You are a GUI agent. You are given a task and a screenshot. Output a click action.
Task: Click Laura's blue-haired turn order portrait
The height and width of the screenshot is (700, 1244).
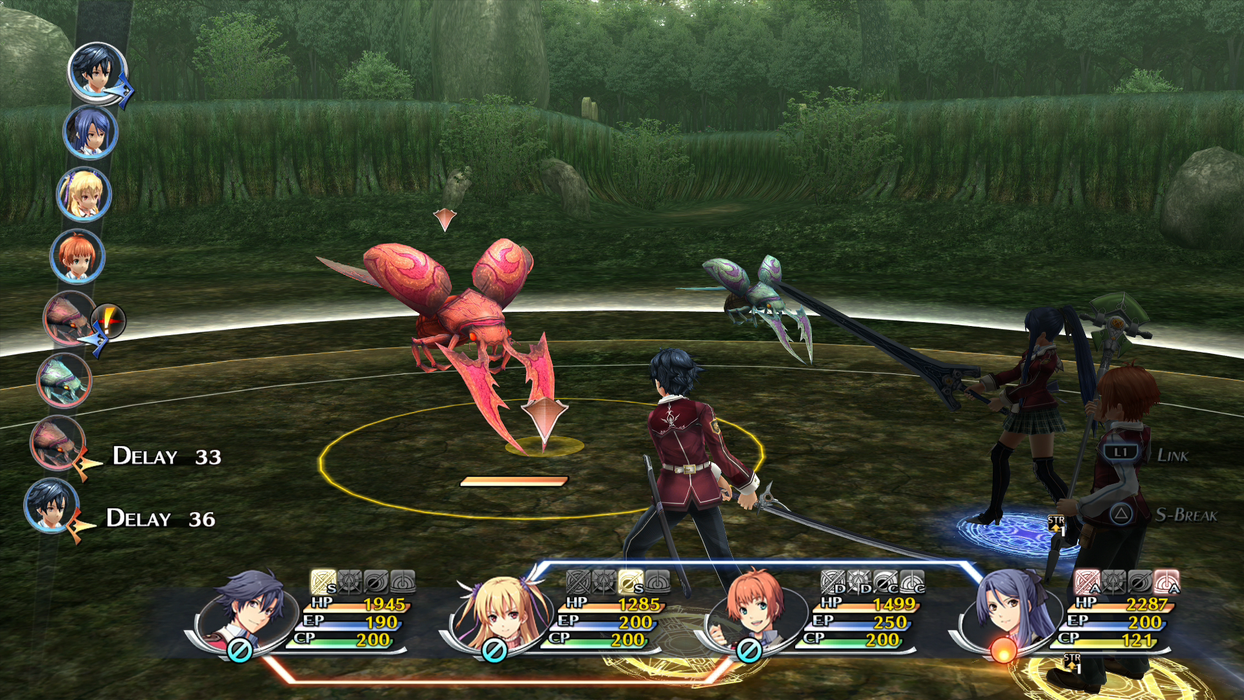click(x=90, y=132)
